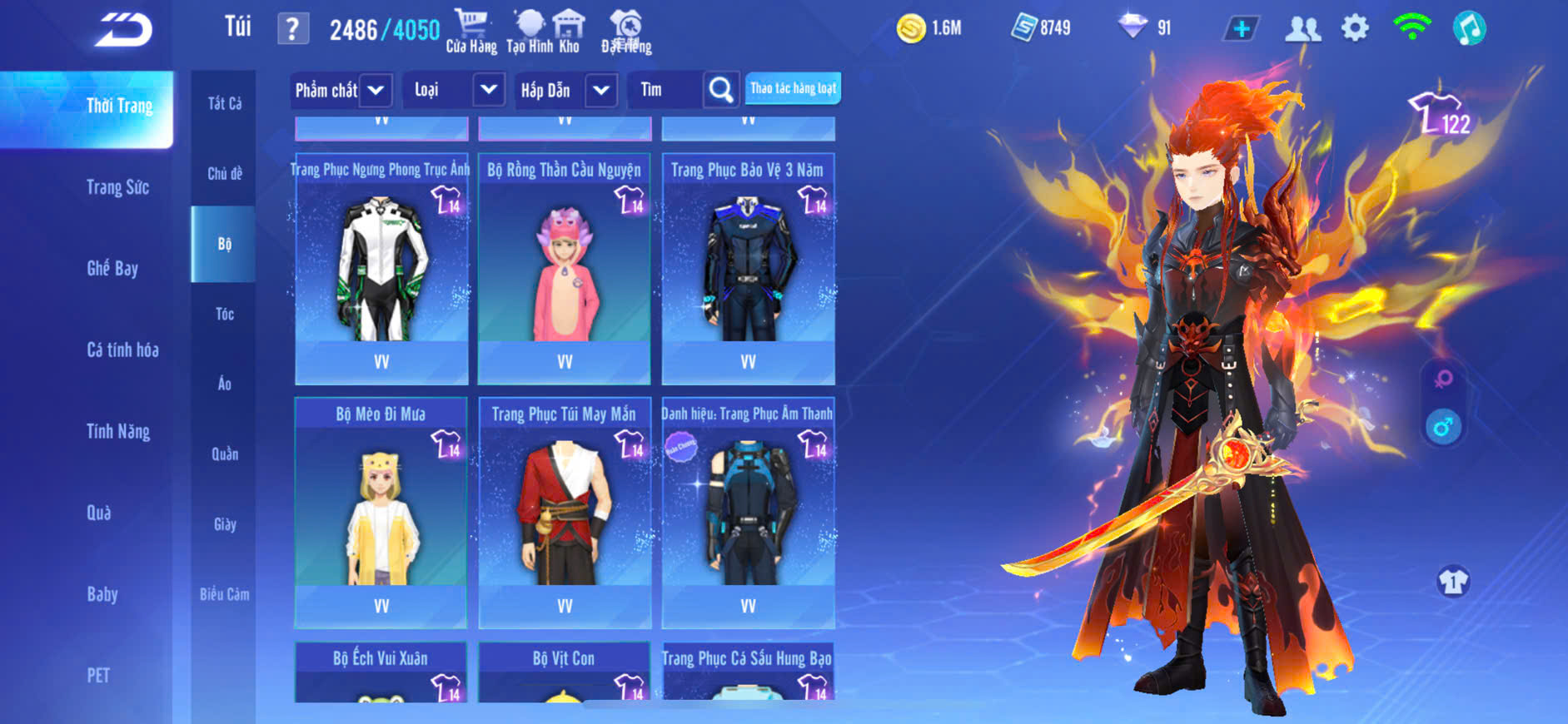
Task: Click the magnifying glass search button
Action: click(x=721, y=90)
